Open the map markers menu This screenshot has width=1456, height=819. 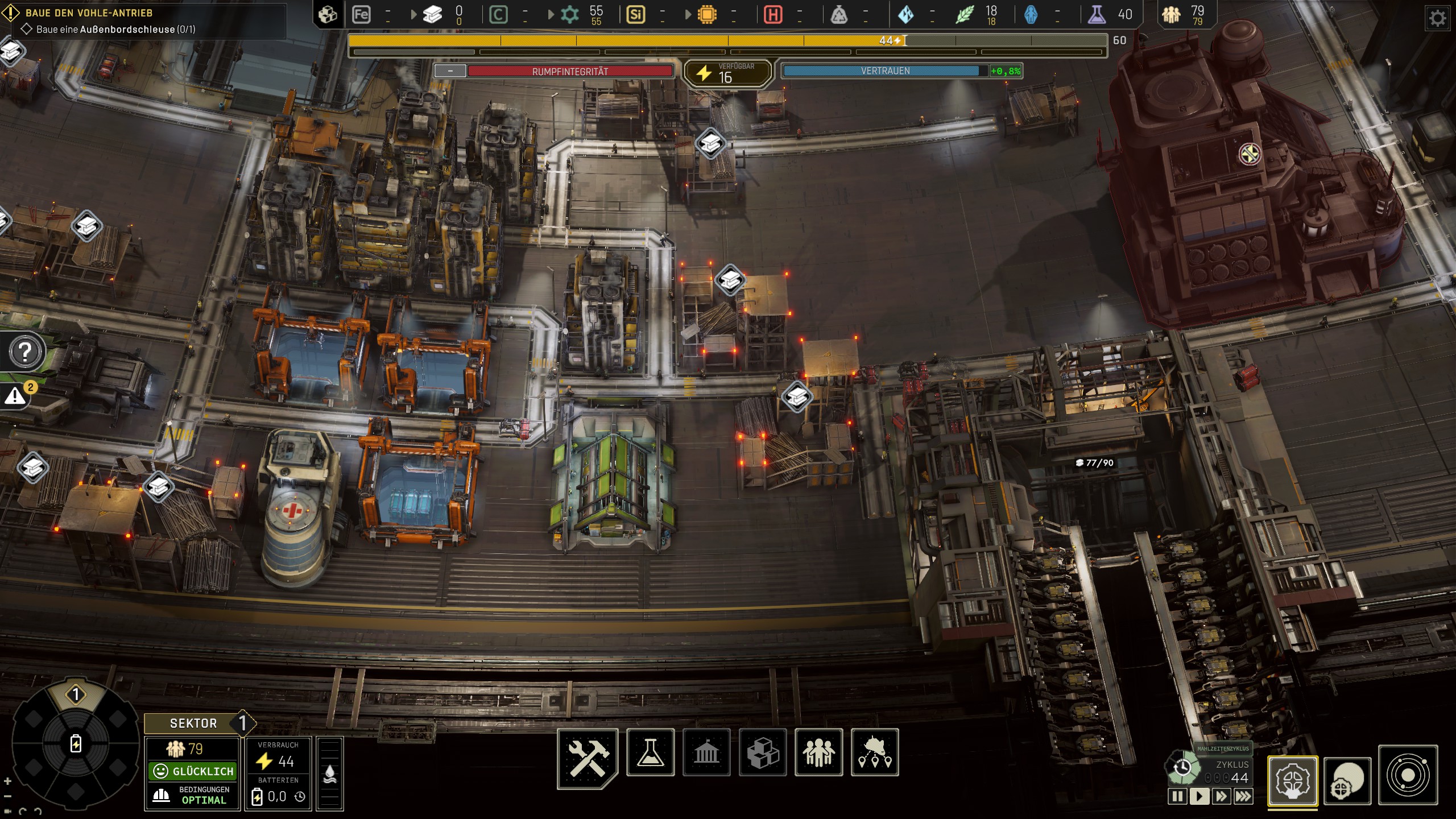coord(875,752)
